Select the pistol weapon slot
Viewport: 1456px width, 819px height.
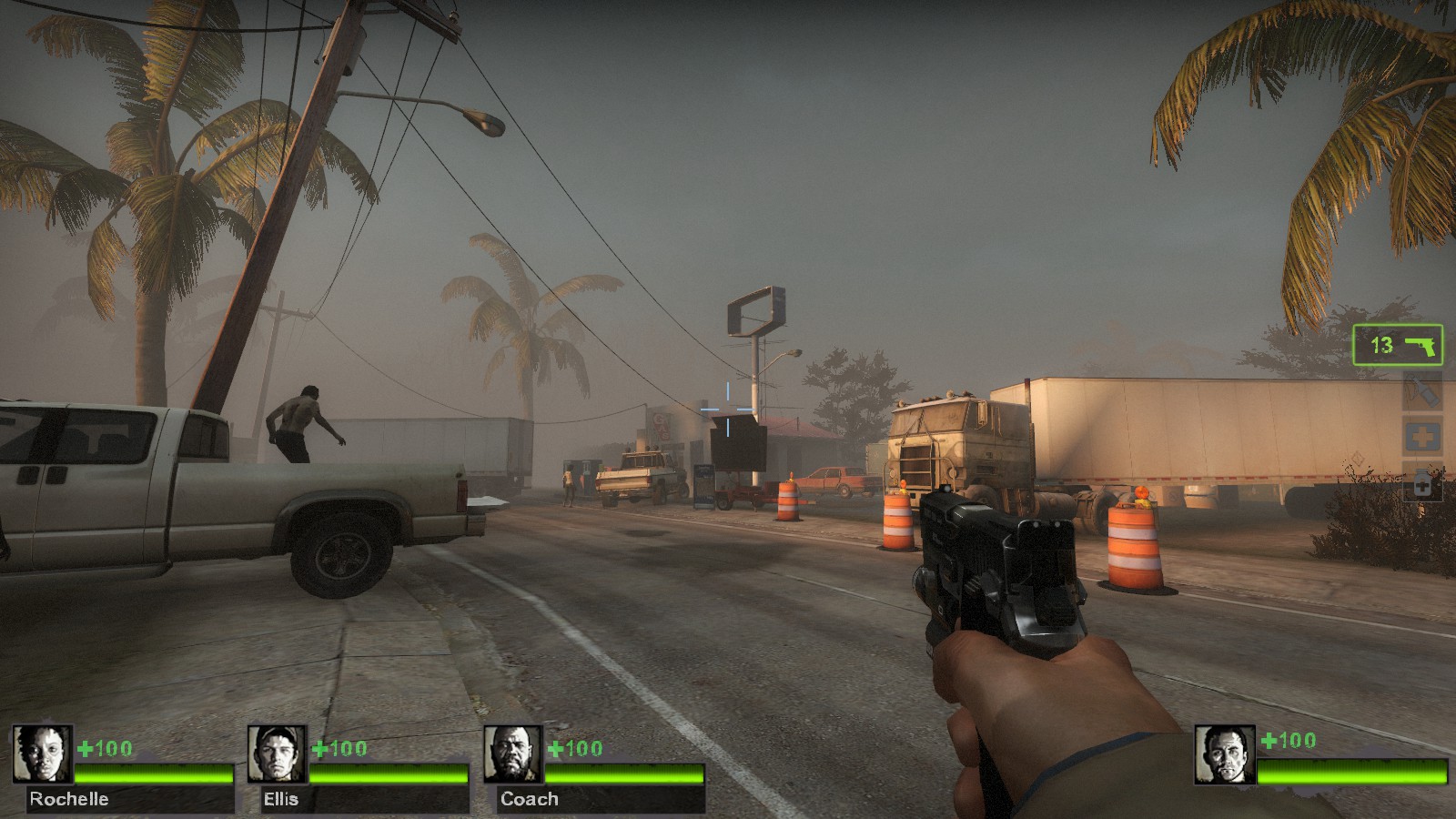pos(1398,345)
